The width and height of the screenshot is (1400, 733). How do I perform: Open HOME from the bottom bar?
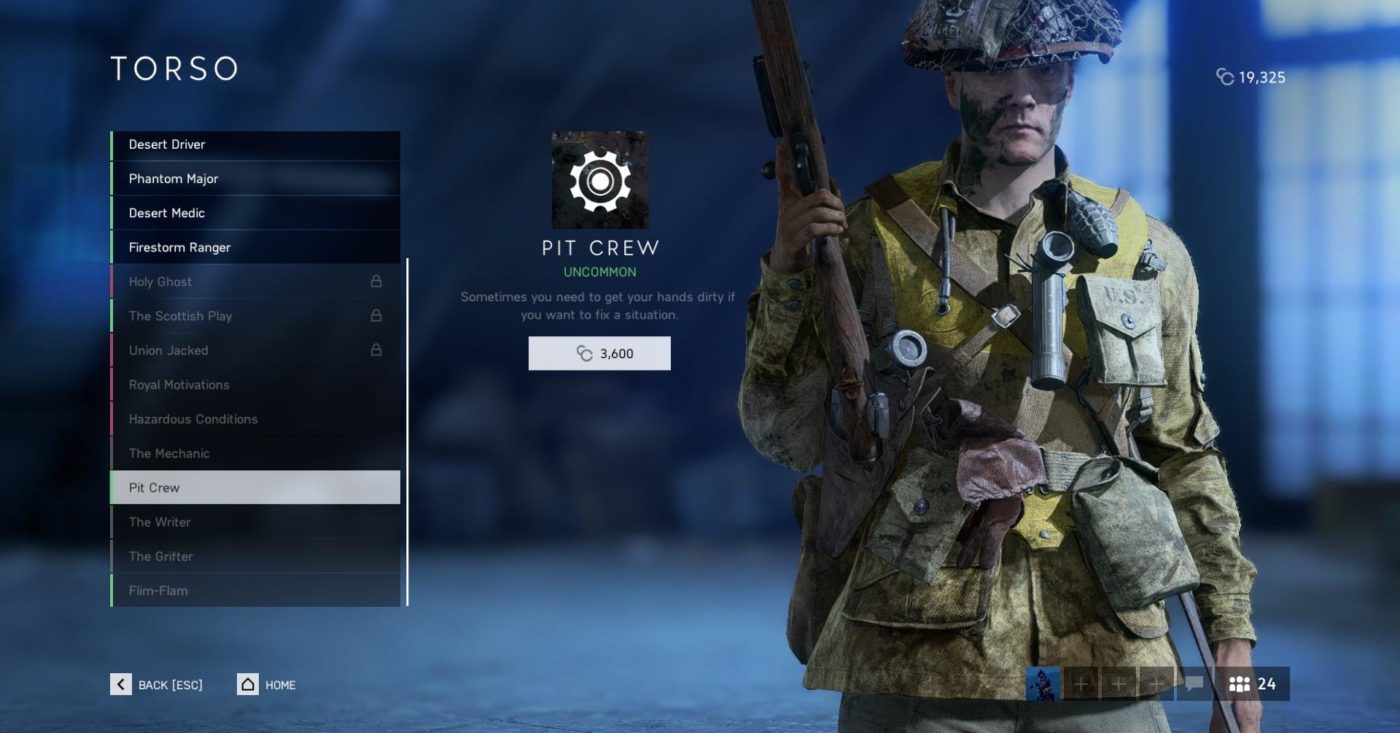pyautogui.click(x=265, y=684)
